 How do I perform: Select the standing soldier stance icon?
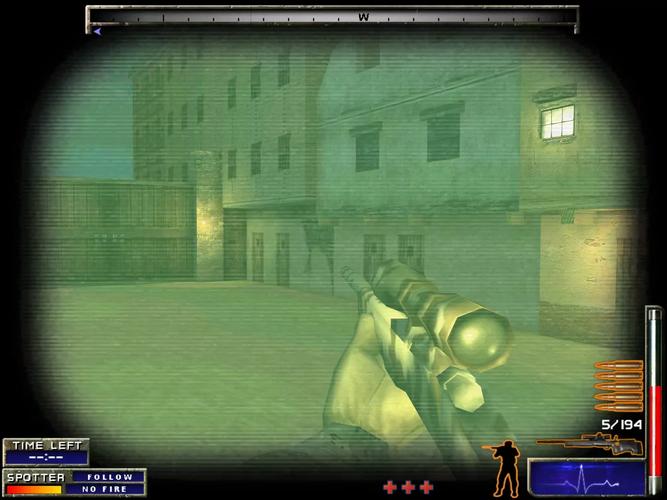(504, 464)
